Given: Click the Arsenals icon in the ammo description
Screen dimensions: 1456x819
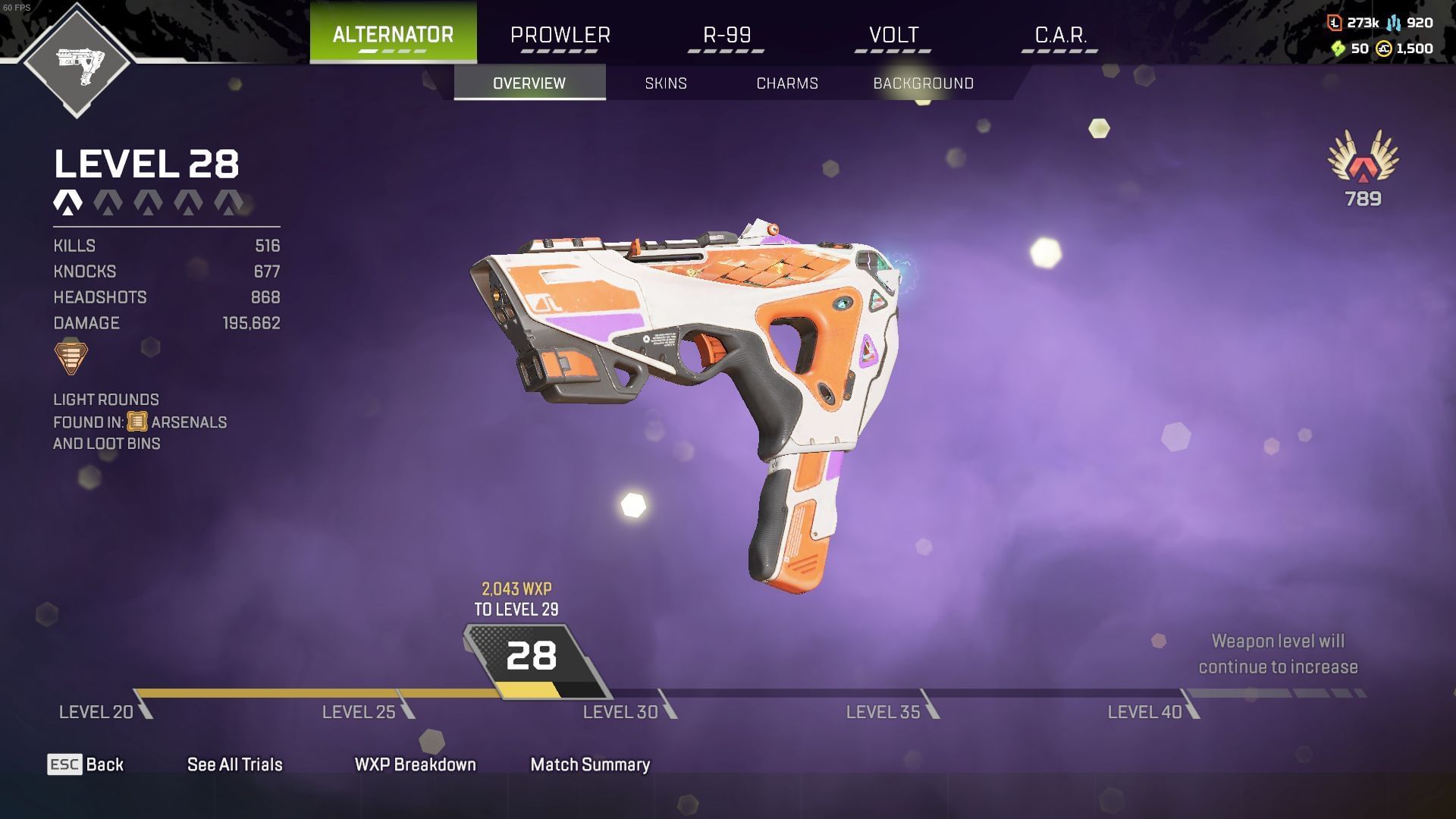Looking at the screenshot, I should pos(139,422).
